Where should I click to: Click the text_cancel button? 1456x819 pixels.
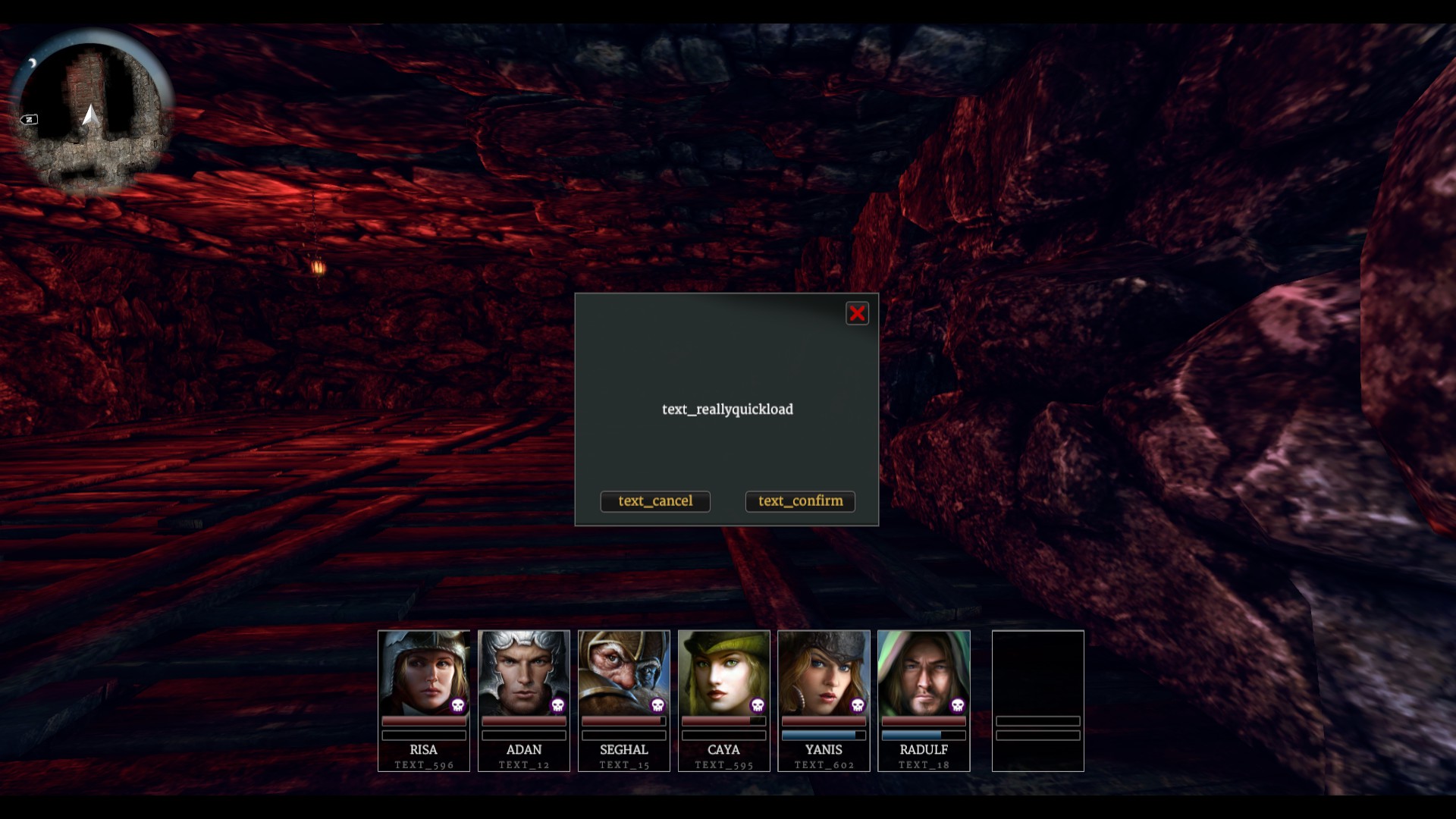point(655,501)
